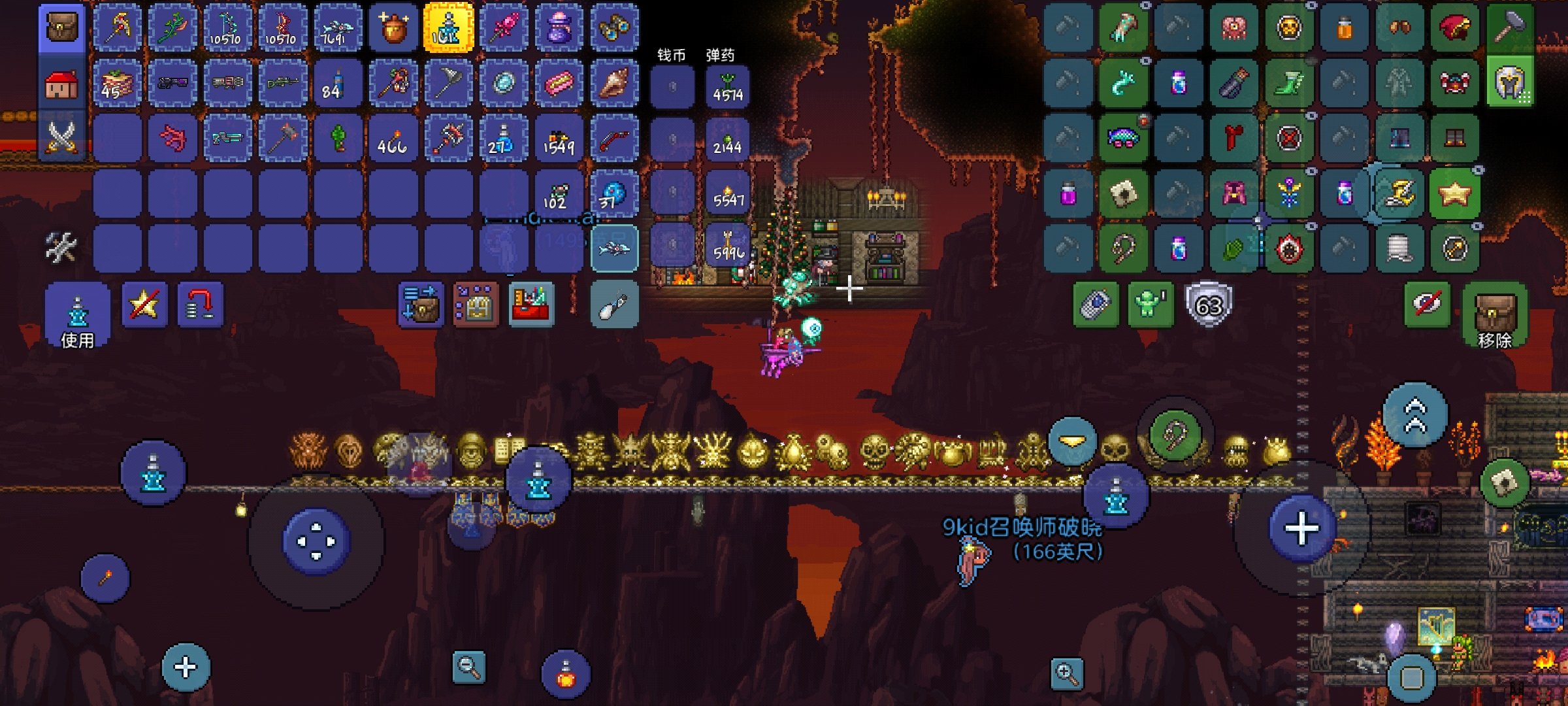Select the hammer slot in equipment grid
The width and height of the screenshot is (1568, 706).
(1510, 28)
